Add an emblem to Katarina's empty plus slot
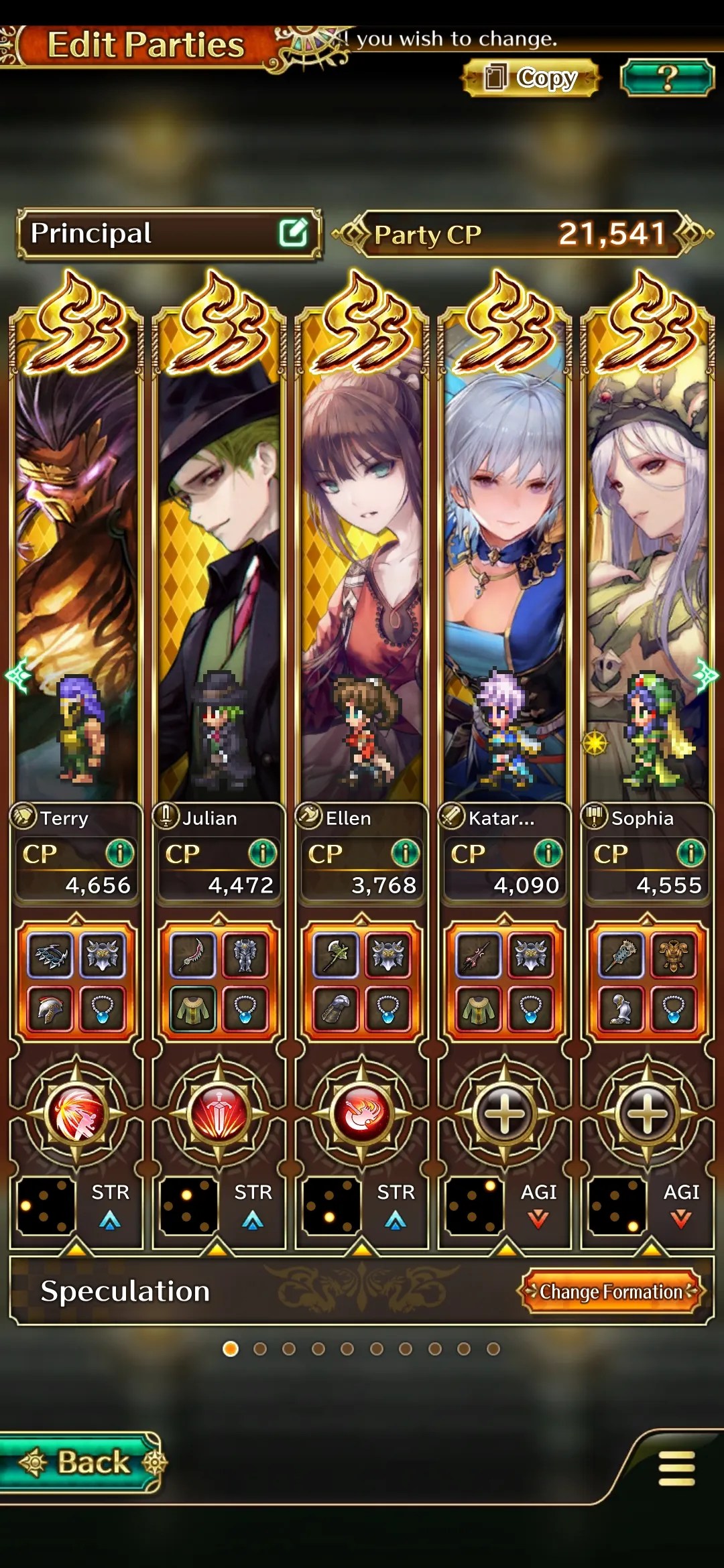The height and width of the screenshot is (1568, 724). [x=504, y=1114]
